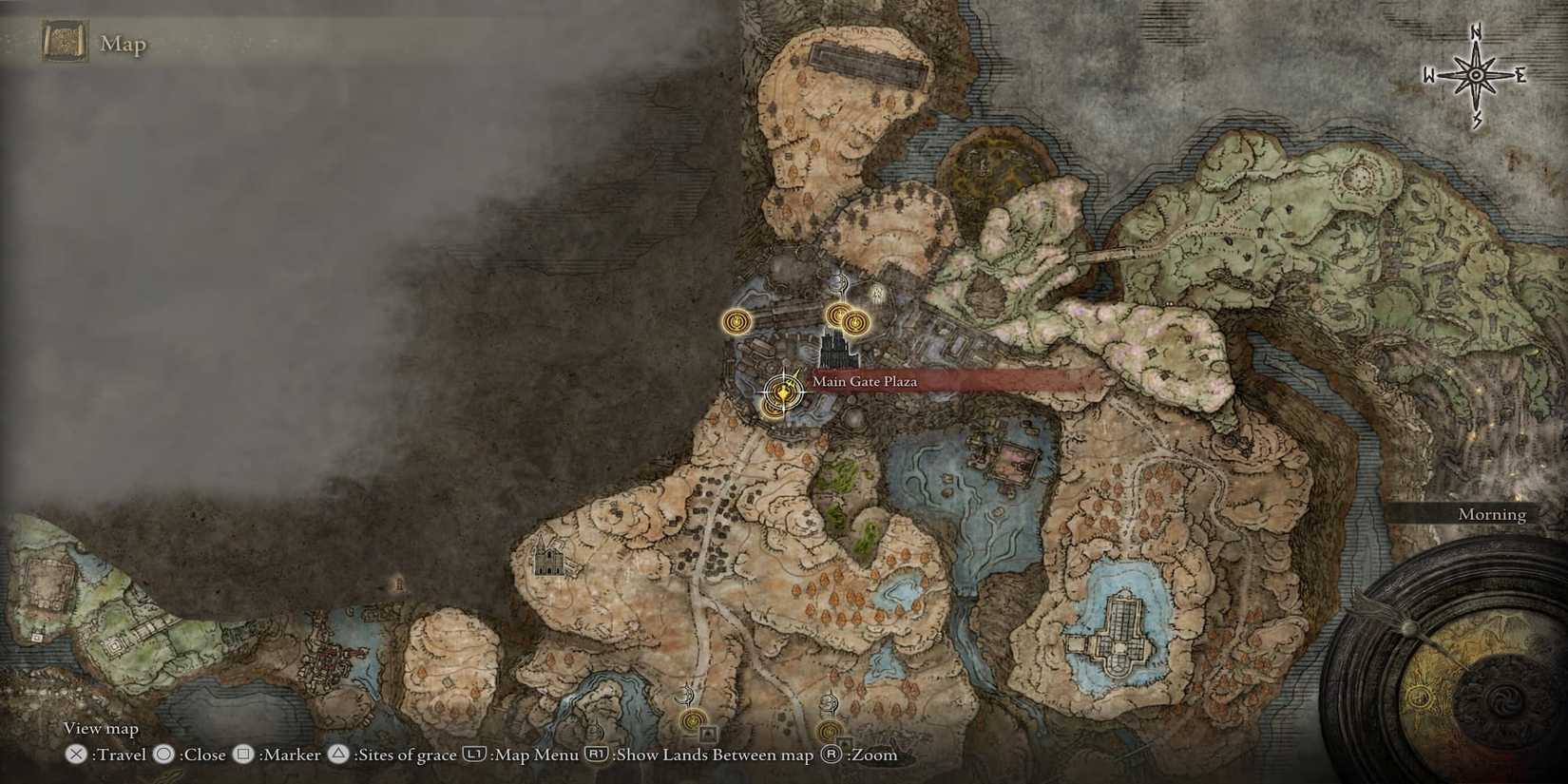Screen dimensions: 1568x784
Task: Select the View map label at bottom left
Action: point(100,728)
